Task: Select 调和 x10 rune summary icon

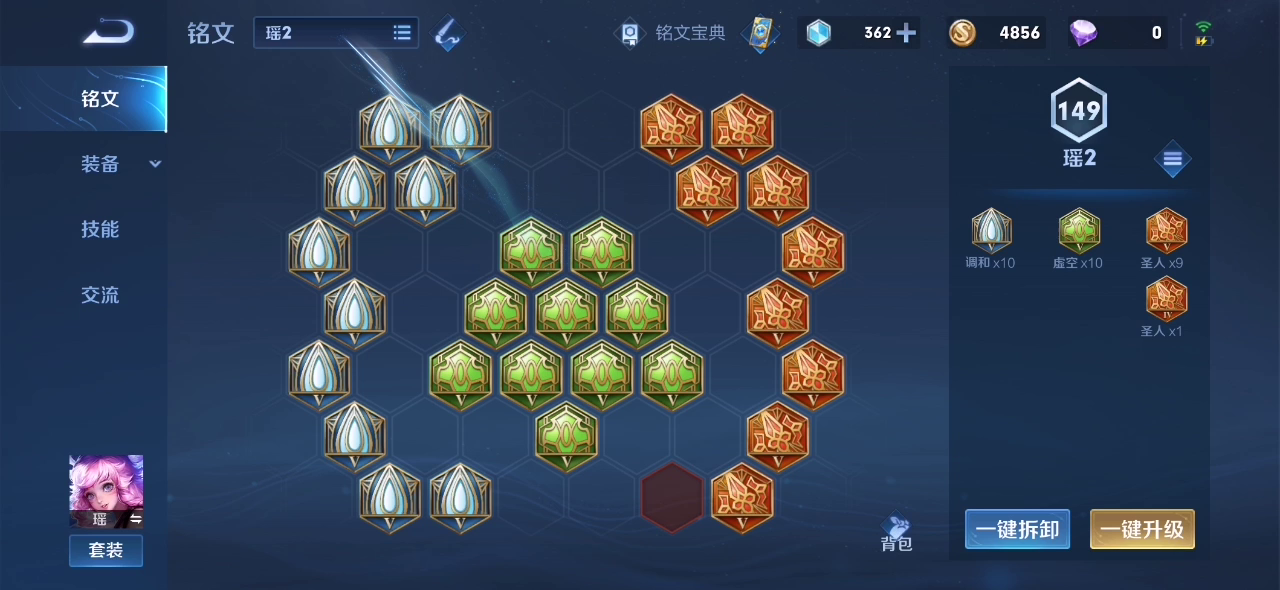Action: [x=991, y=230]
